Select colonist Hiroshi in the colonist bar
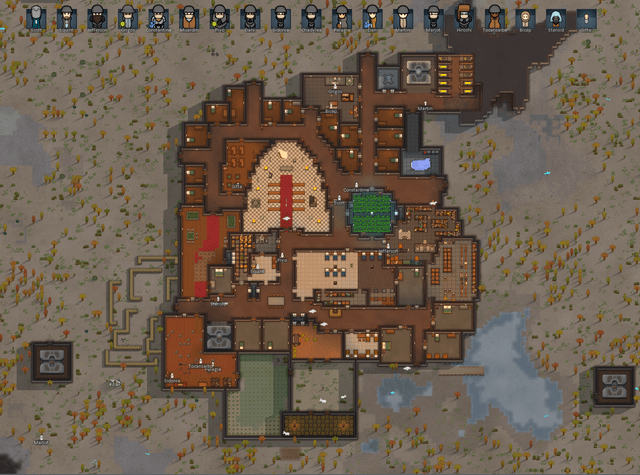Viewport: 640px width, 475px height. click(464, 18)
